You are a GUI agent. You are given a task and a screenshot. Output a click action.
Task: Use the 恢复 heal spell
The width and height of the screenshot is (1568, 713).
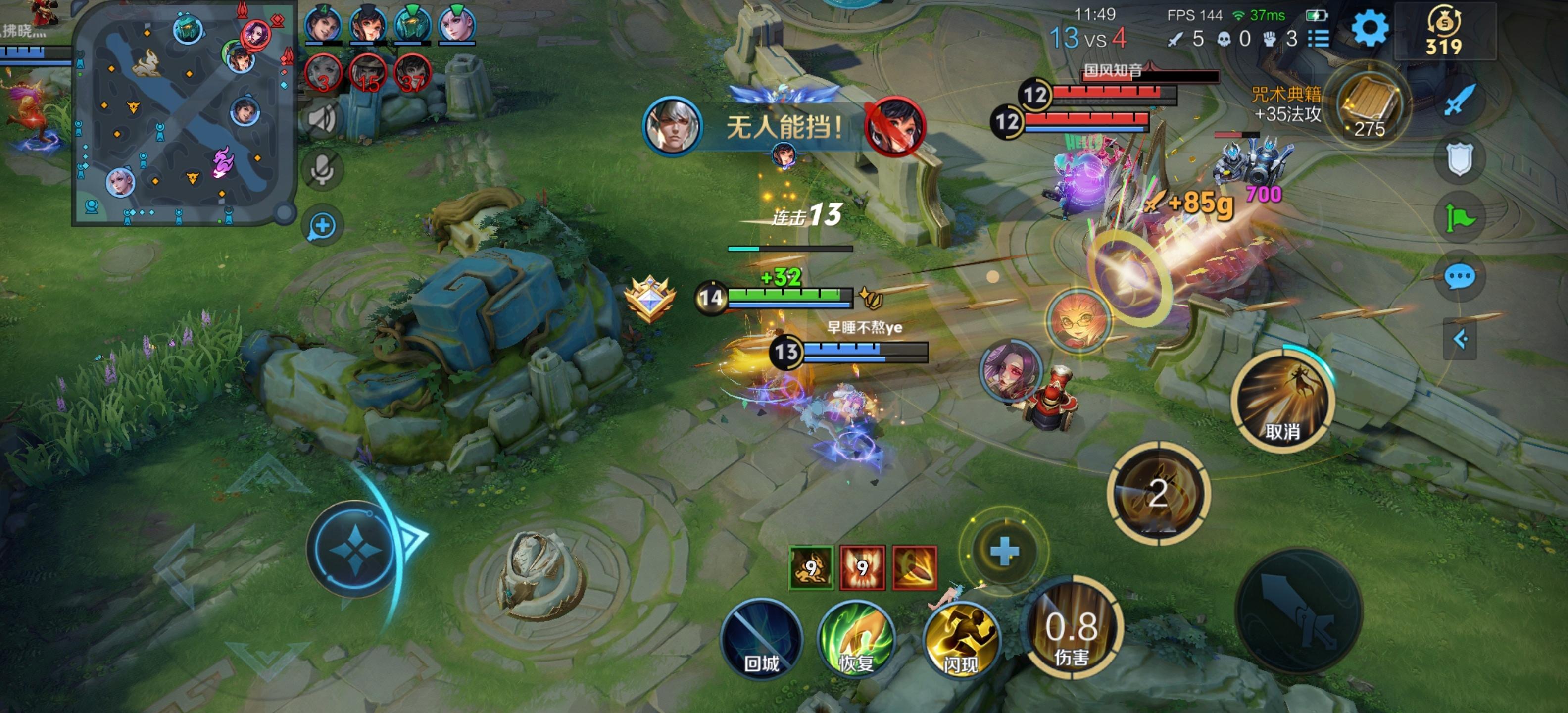(857, 639)
